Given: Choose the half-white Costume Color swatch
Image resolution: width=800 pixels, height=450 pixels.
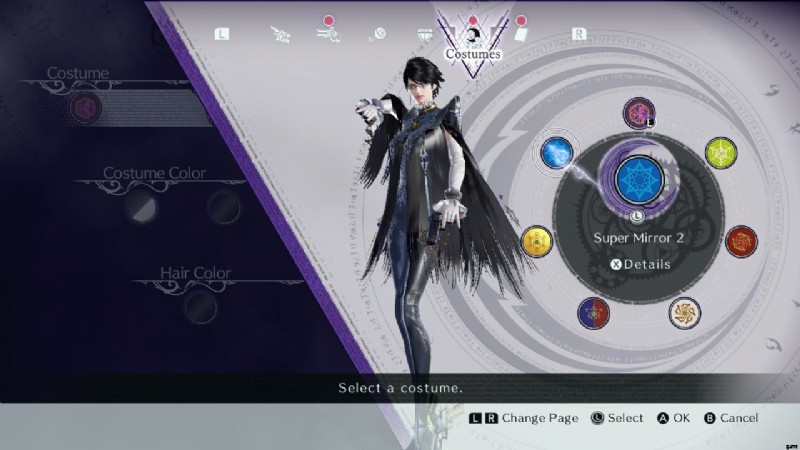Looking at the screenshot, I should 140,206.
